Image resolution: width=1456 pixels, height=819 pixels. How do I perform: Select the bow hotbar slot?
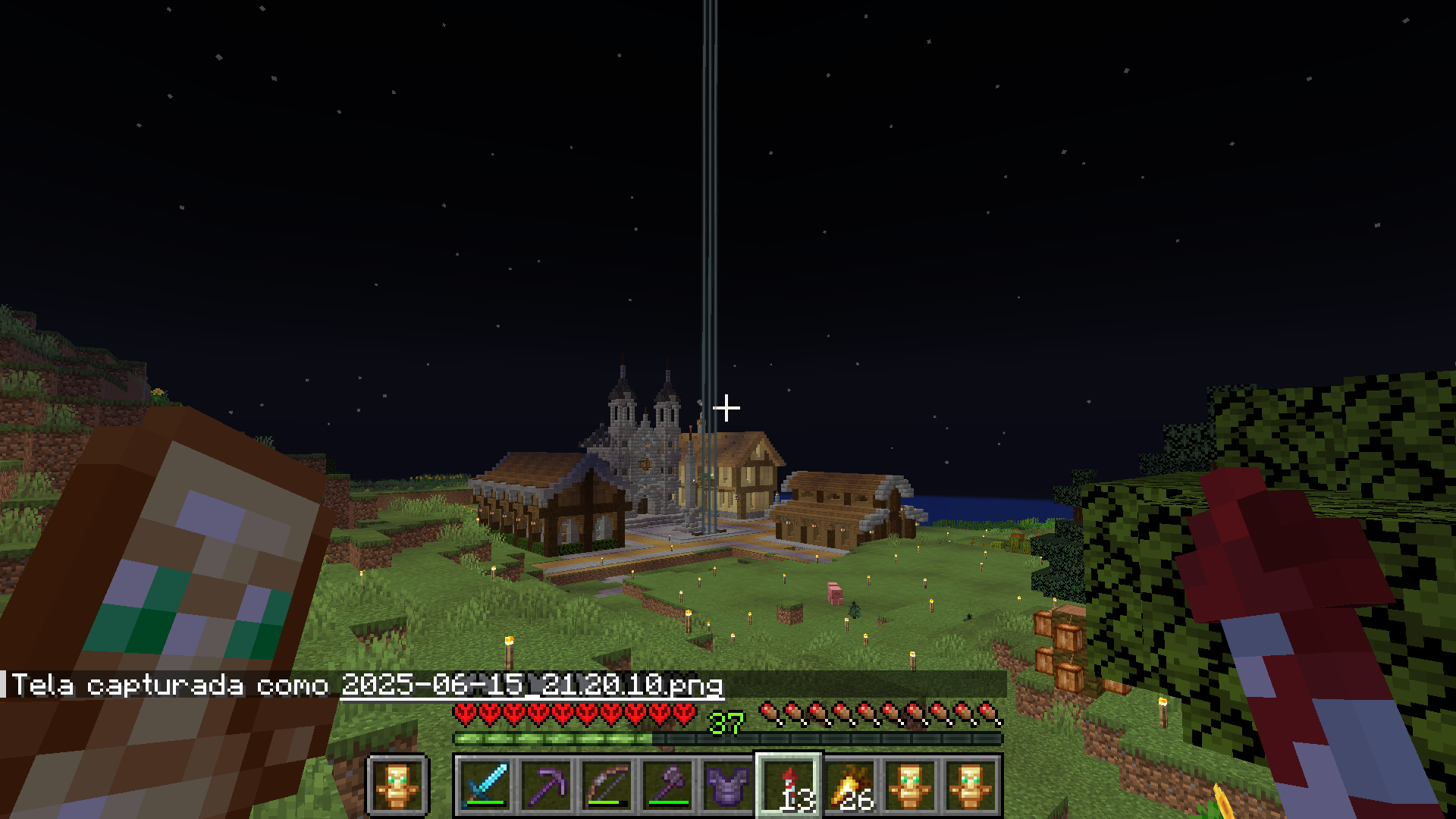click(607, 785)
